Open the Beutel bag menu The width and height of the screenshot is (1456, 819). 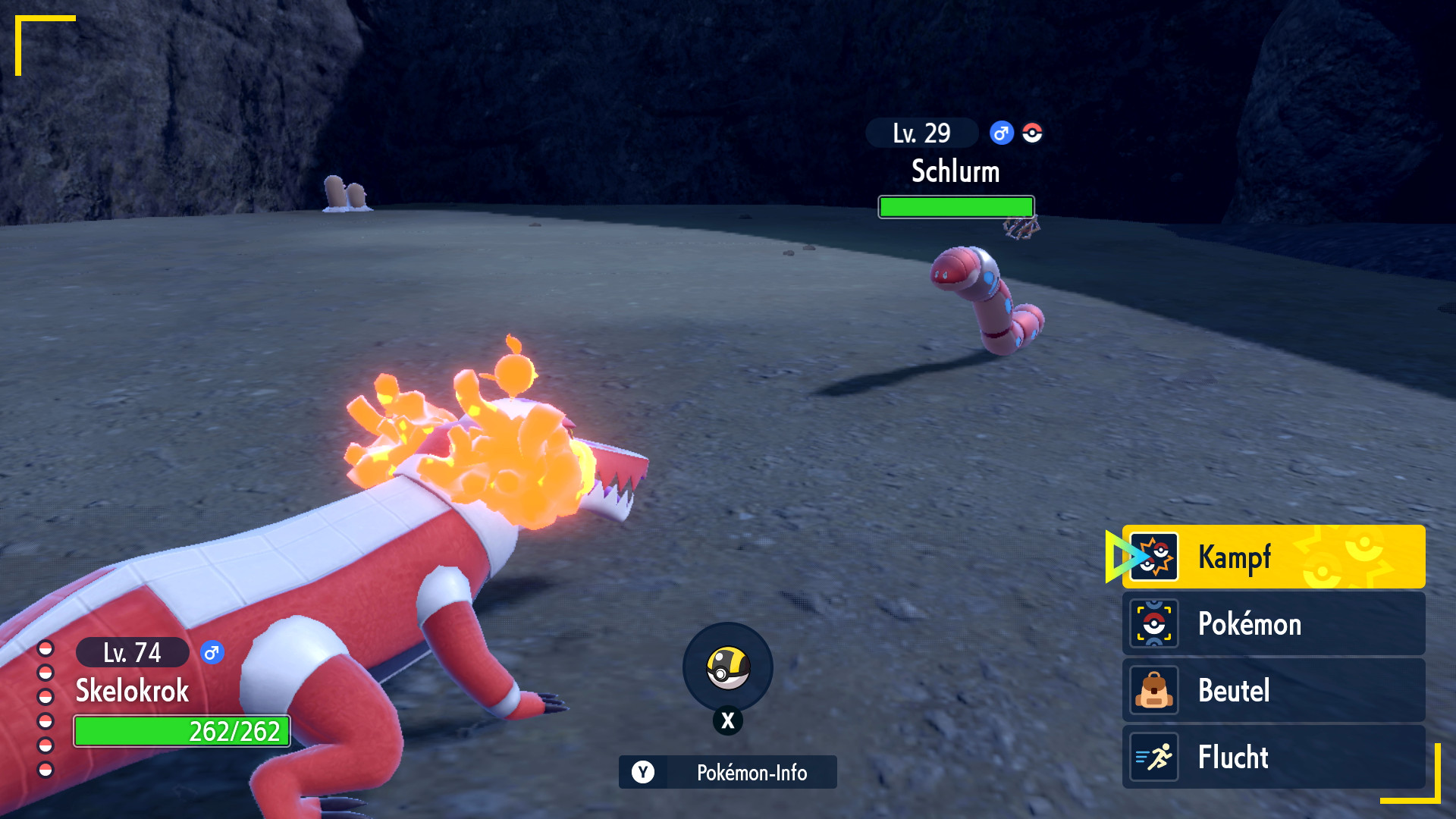[x=1272, y=690]
